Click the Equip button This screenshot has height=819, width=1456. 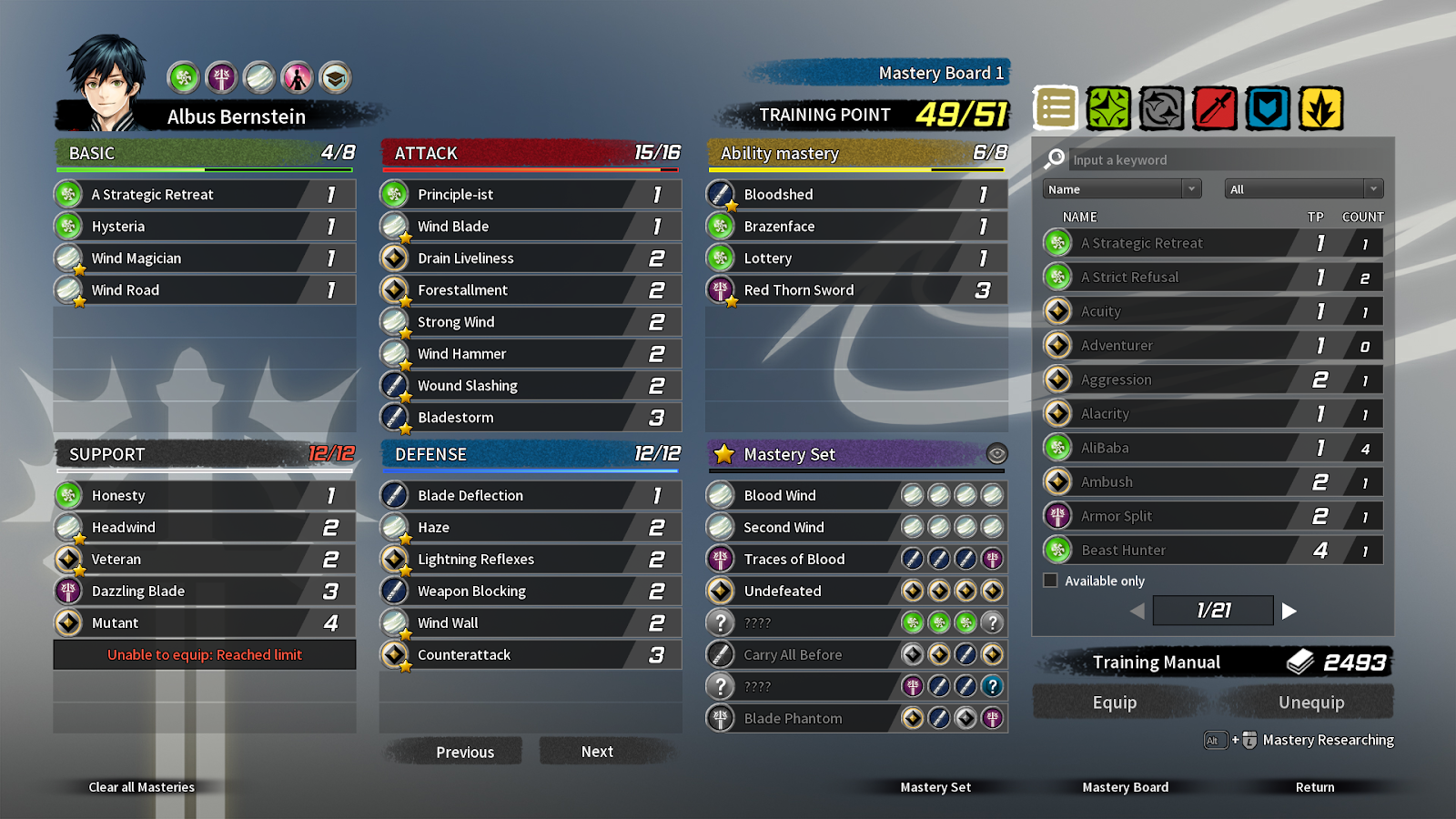(x=1114, y=703)
